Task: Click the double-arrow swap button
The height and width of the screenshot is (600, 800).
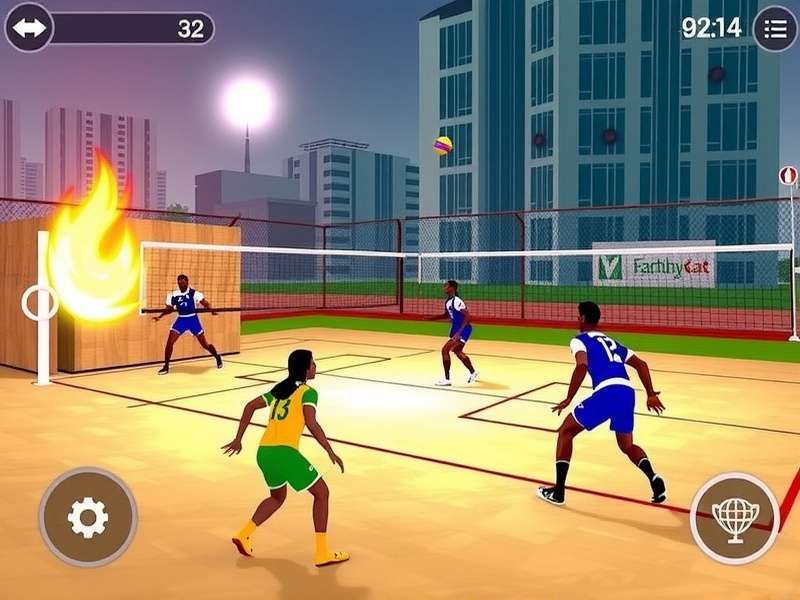Action: [29, 28]
